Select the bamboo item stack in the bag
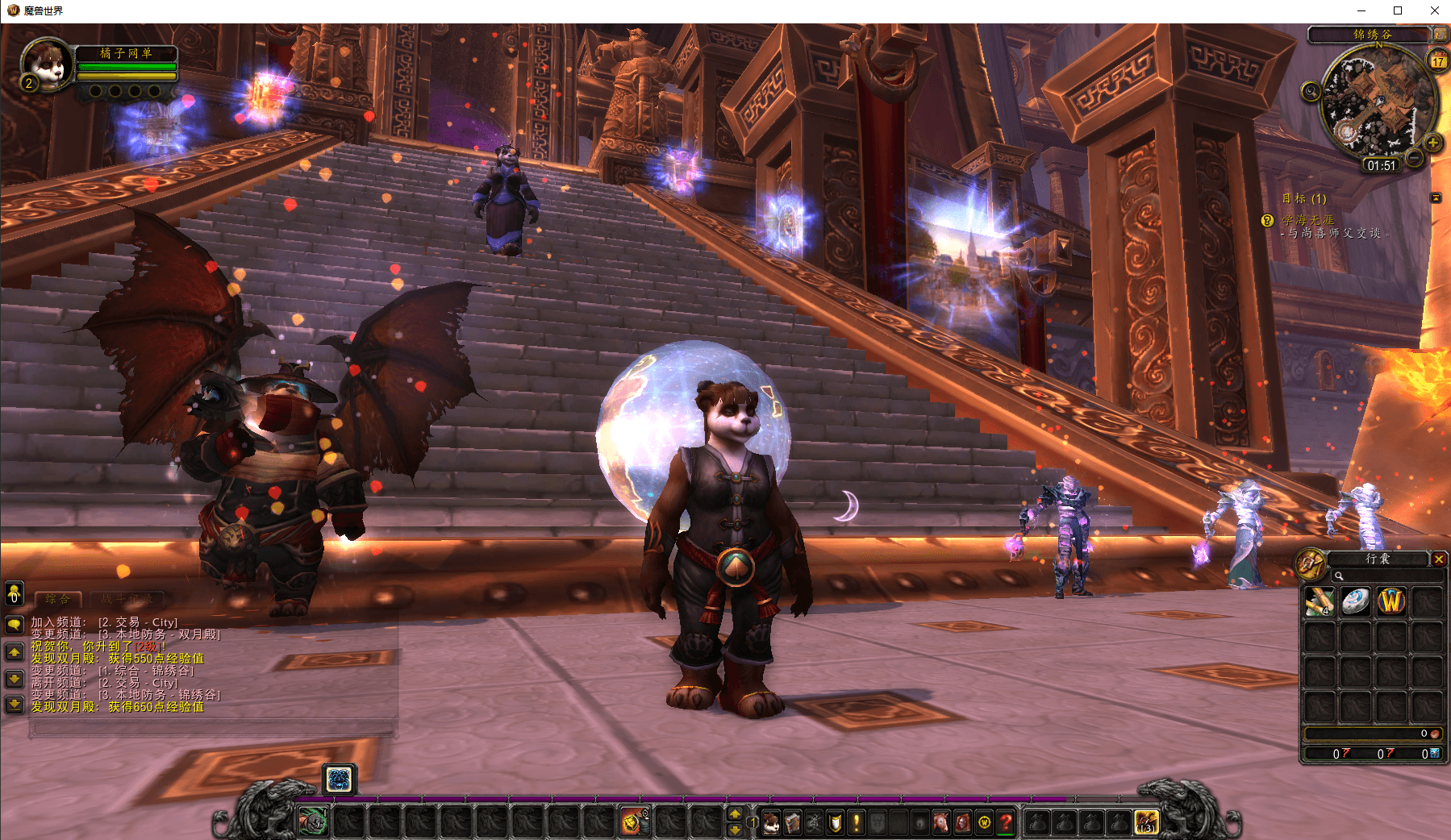The width and height of the screenshot is (1451, 840). pyautogui.click(x=1320, y=601)
